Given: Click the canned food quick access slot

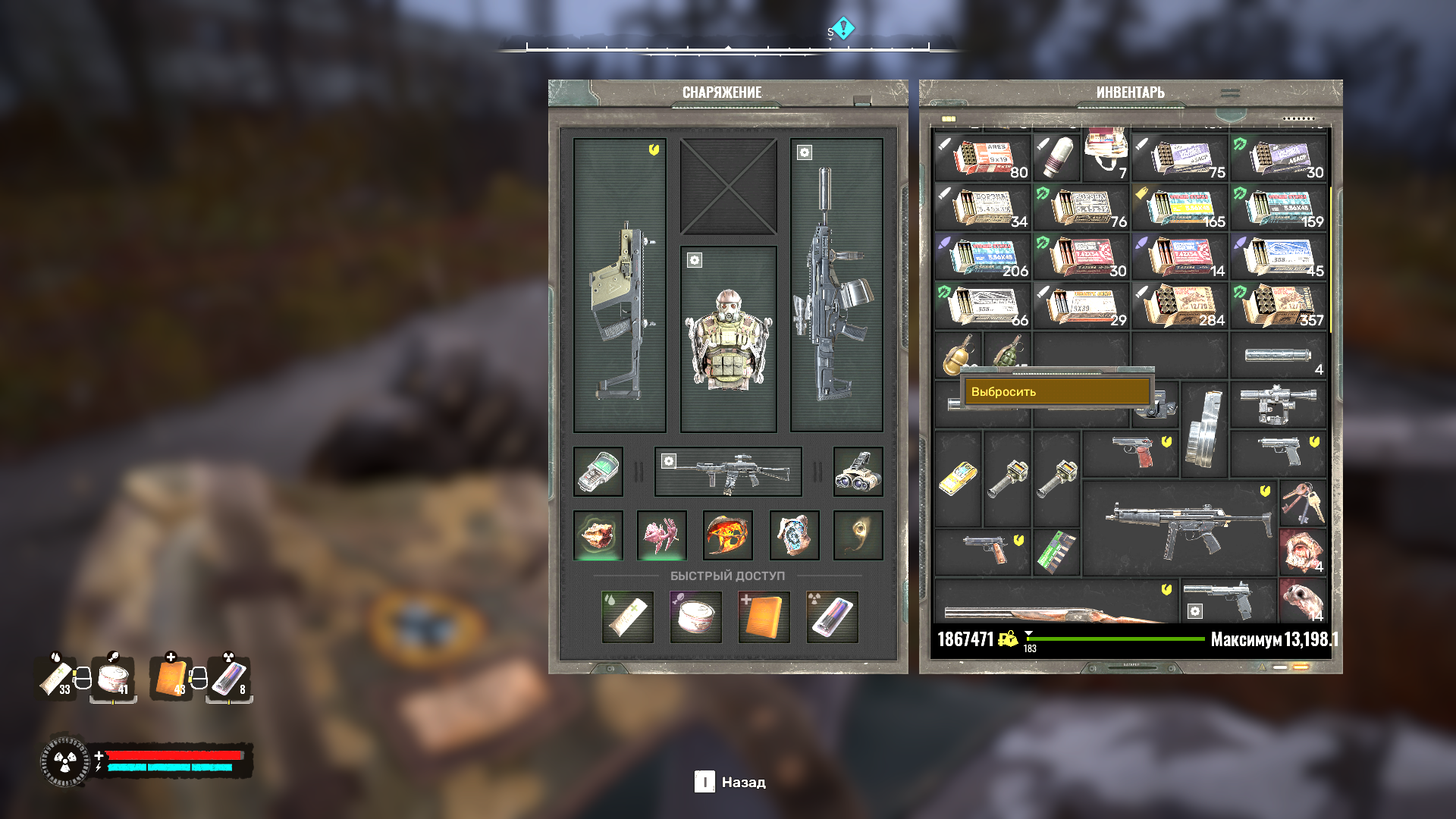Looking at the screenshot, I should click(695, 617).
